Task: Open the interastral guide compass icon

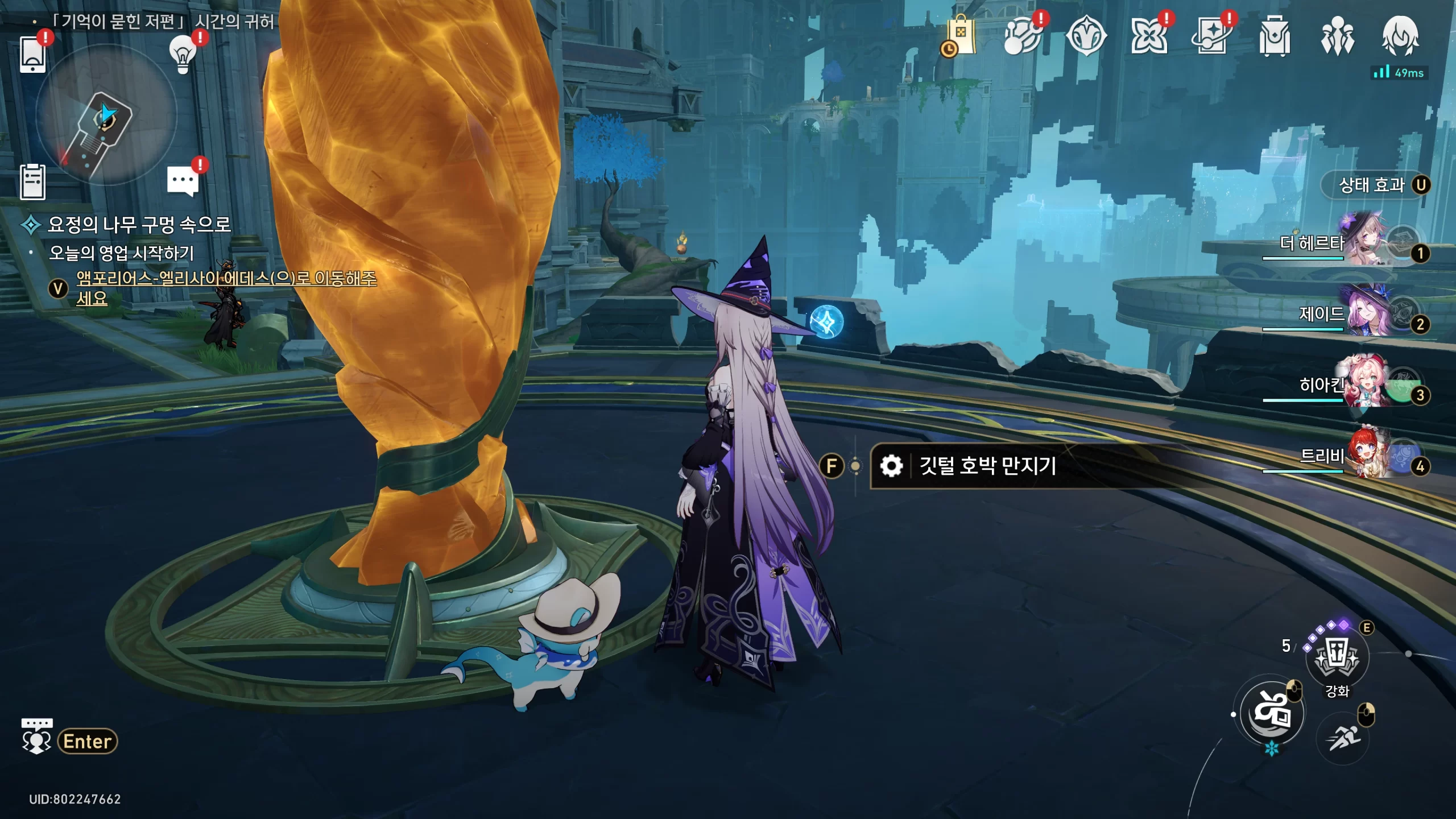Action: [1086, 36]
